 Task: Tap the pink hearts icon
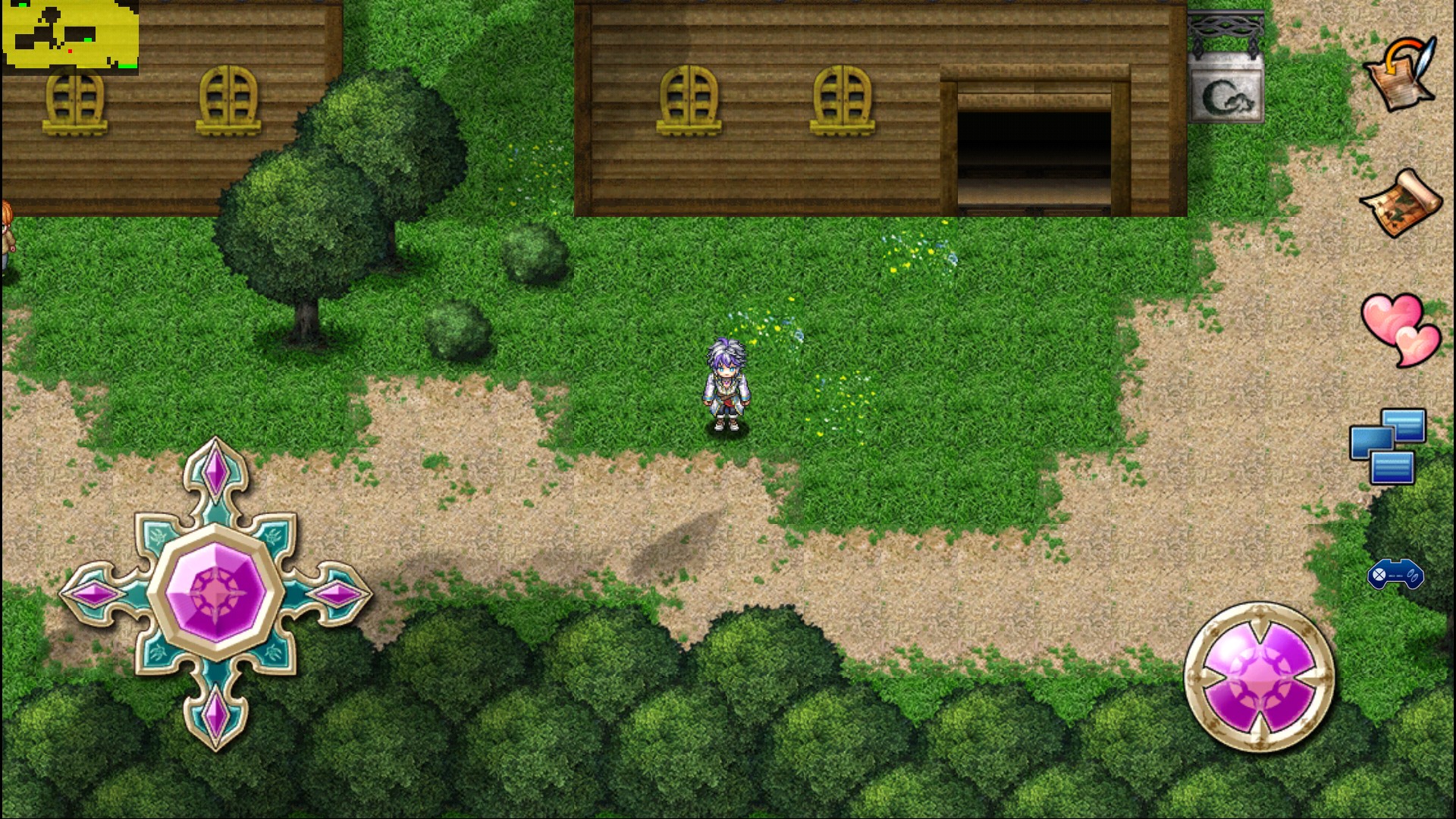pyautogui.click(x=1400, y=329)
